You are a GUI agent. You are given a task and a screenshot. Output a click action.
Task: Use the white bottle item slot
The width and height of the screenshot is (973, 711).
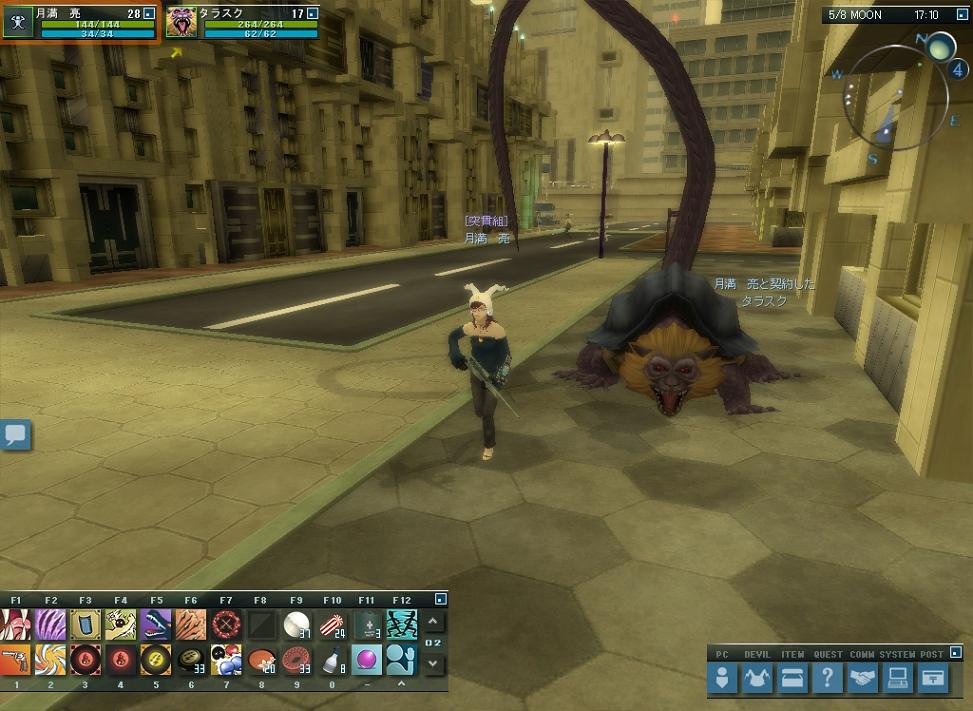click(331, 659)
